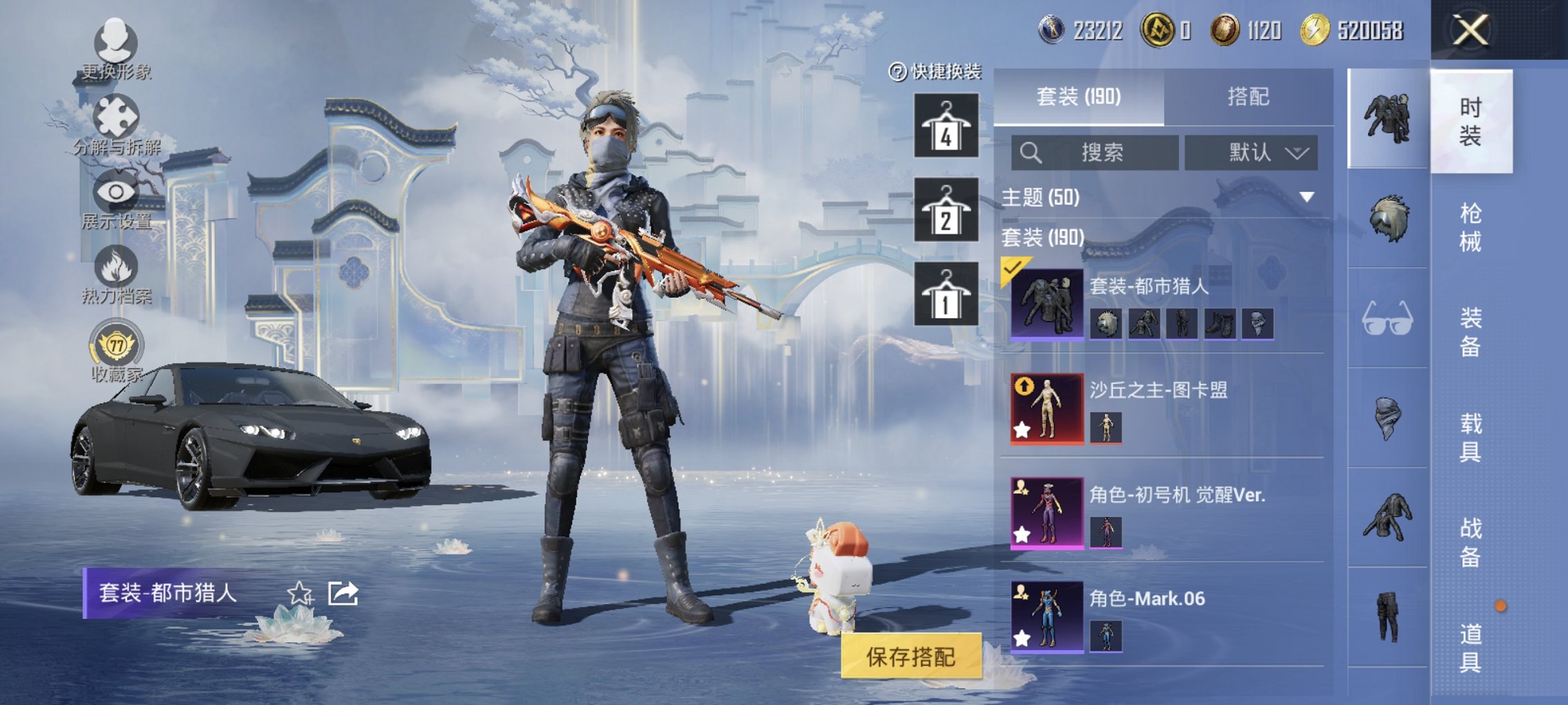
Task: Open the 默认 sort dropdown
Action: (x=1251, y=152)
